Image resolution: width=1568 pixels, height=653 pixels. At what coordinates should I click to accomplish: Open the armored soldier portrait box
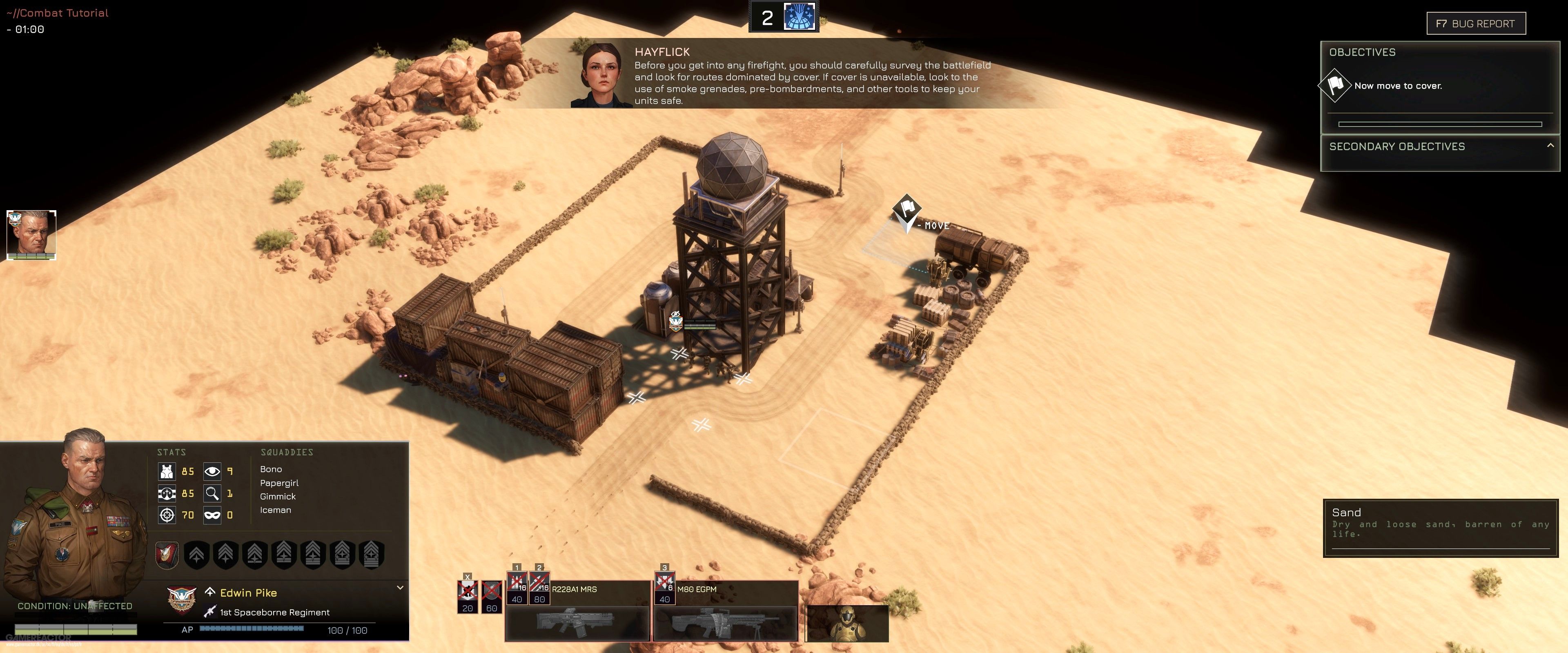coord(847,622)
